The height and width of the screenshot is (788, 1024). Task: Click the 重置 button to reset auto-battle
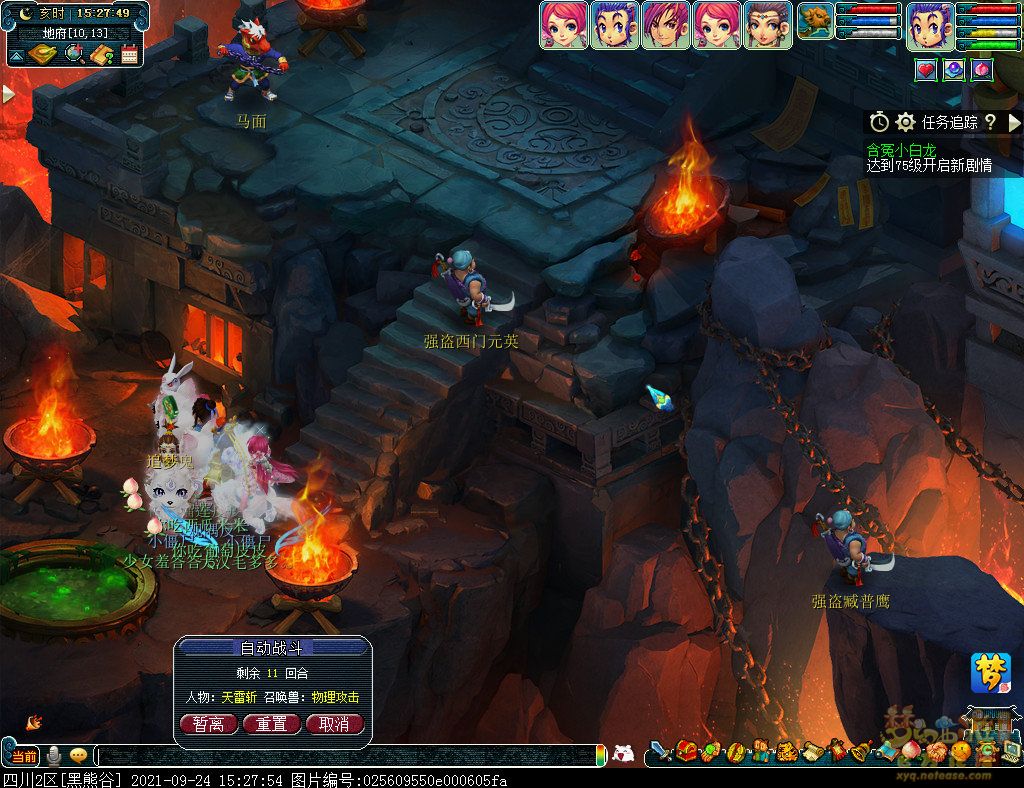click(271, 724)
